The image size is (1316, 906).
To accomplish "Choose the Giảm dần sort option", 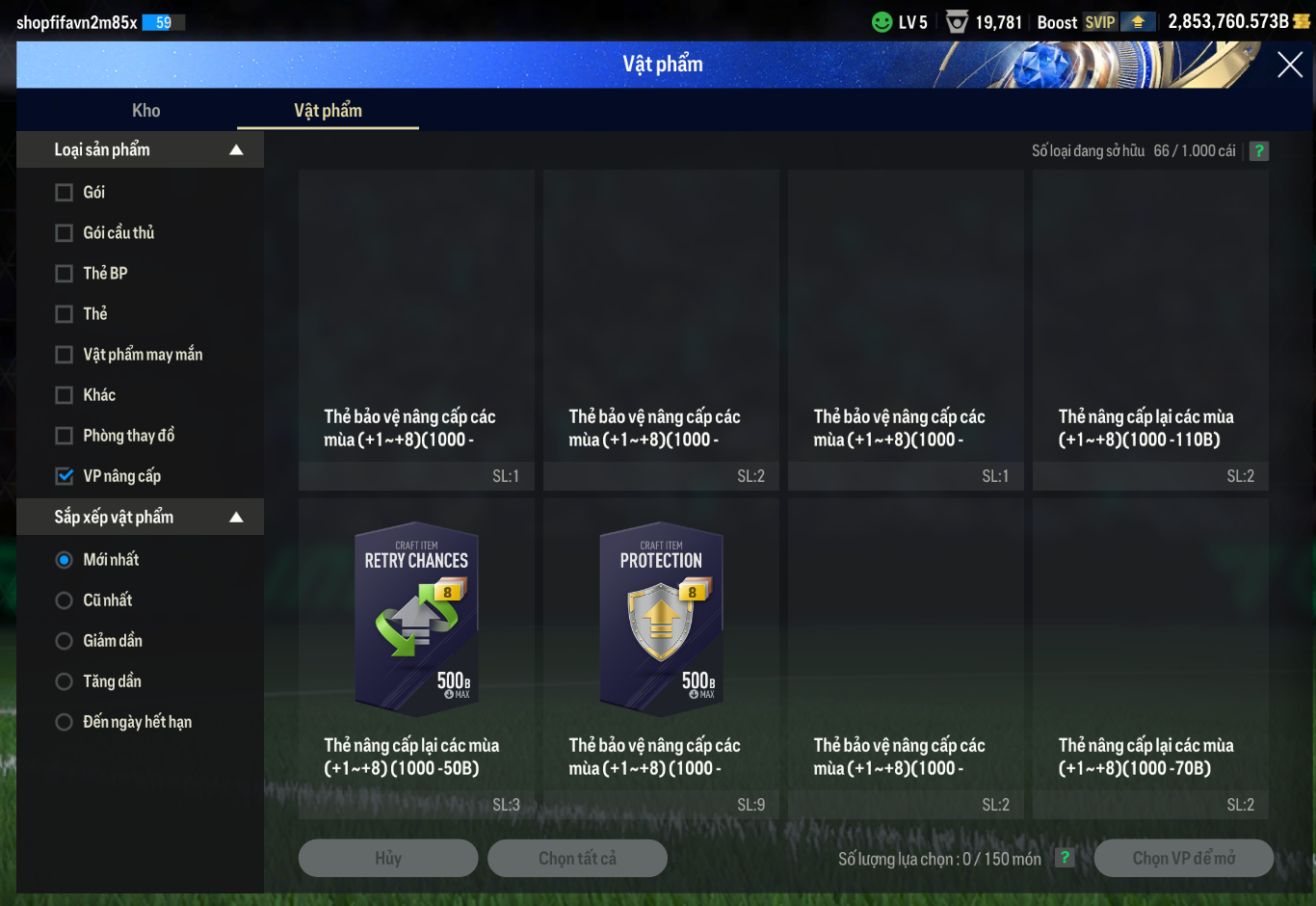I will [65, 641].
